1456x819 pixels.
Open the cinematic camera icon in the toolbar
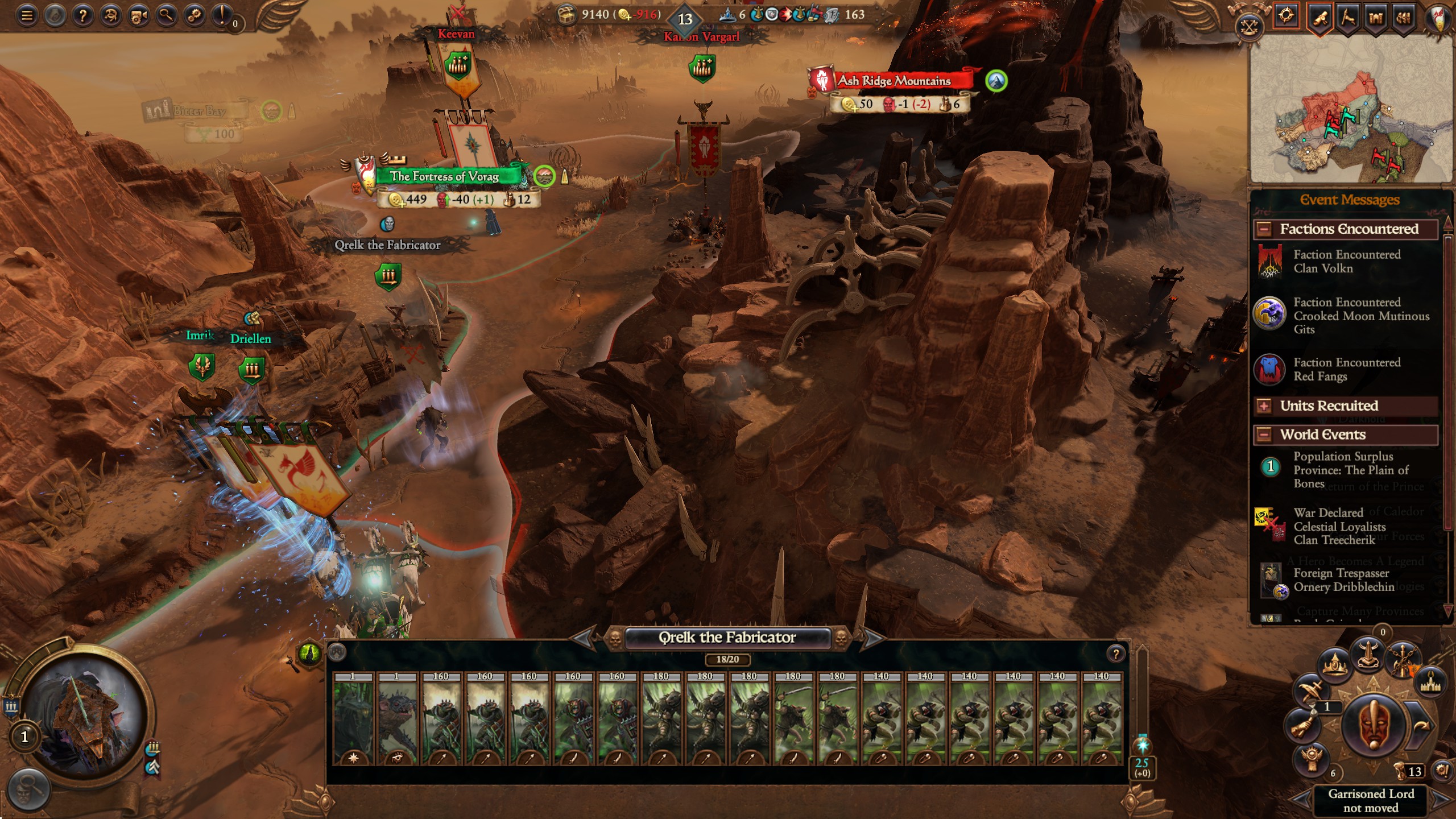[138, 16]
